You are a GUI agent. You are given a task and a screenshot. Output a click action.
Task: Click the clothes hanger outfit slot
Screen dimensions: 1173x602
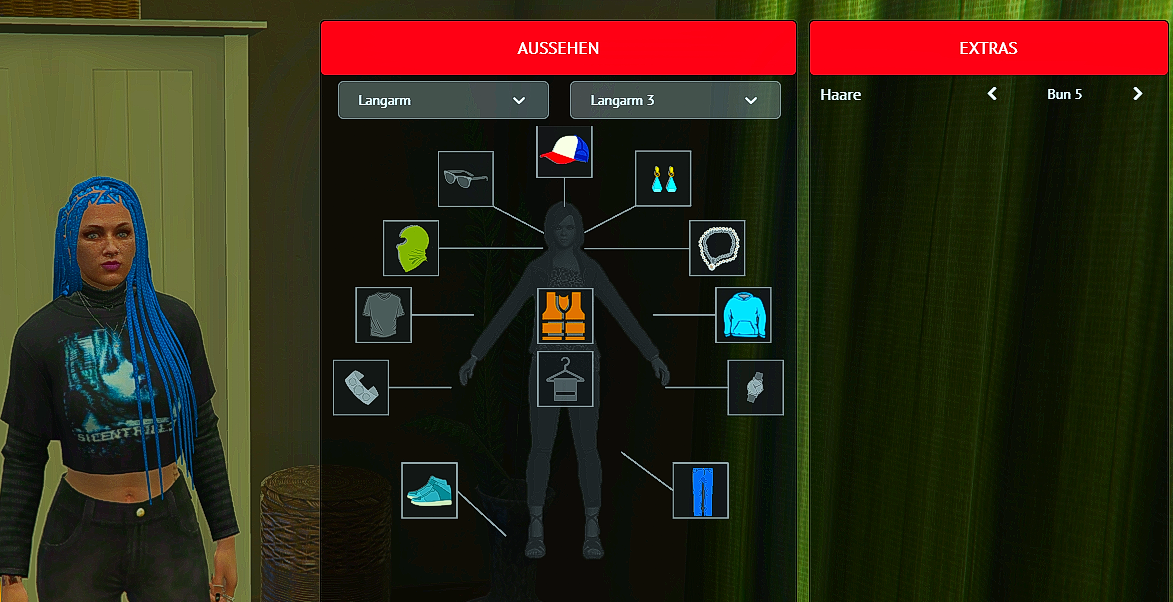(565, 379)
